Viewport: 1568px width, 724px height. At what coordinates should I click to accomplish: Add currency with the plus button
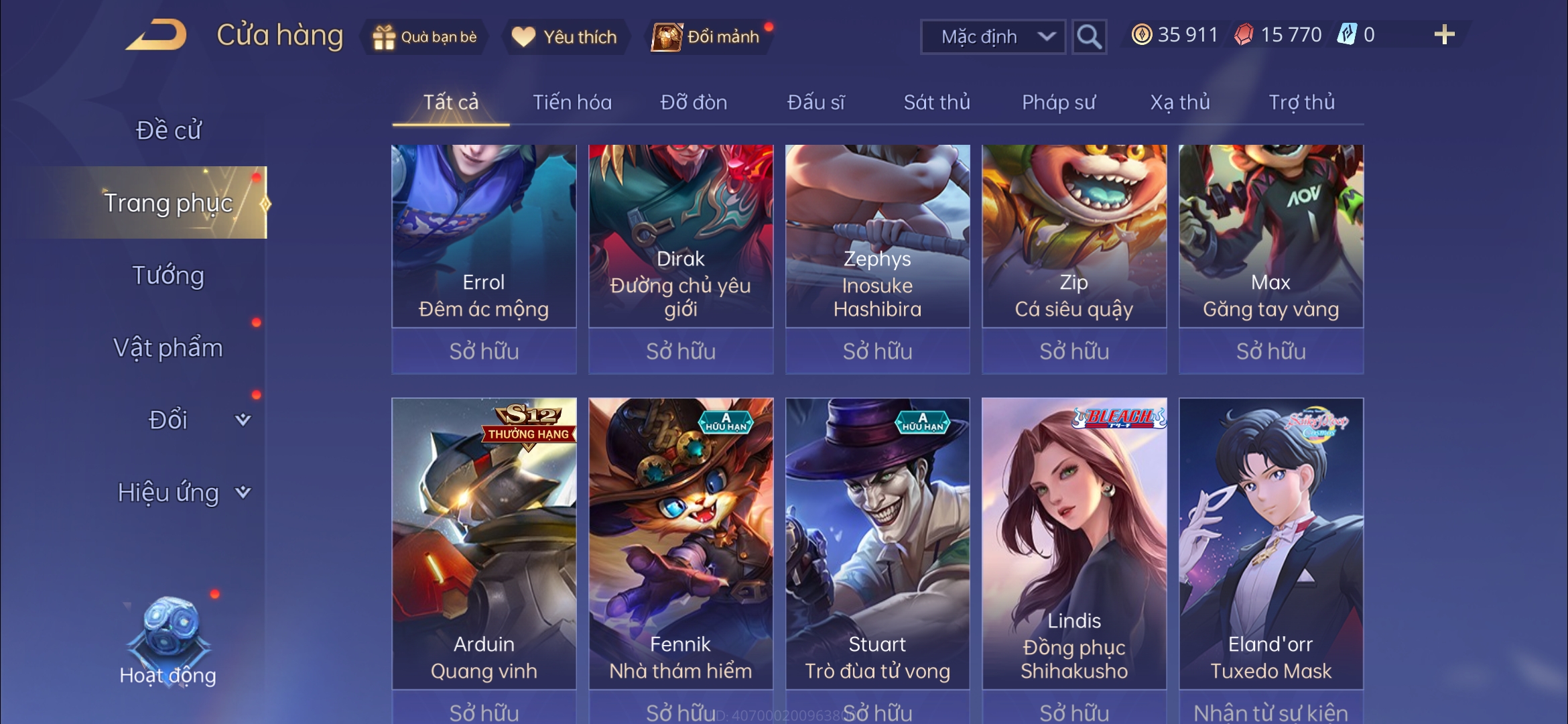point(1444,35)
